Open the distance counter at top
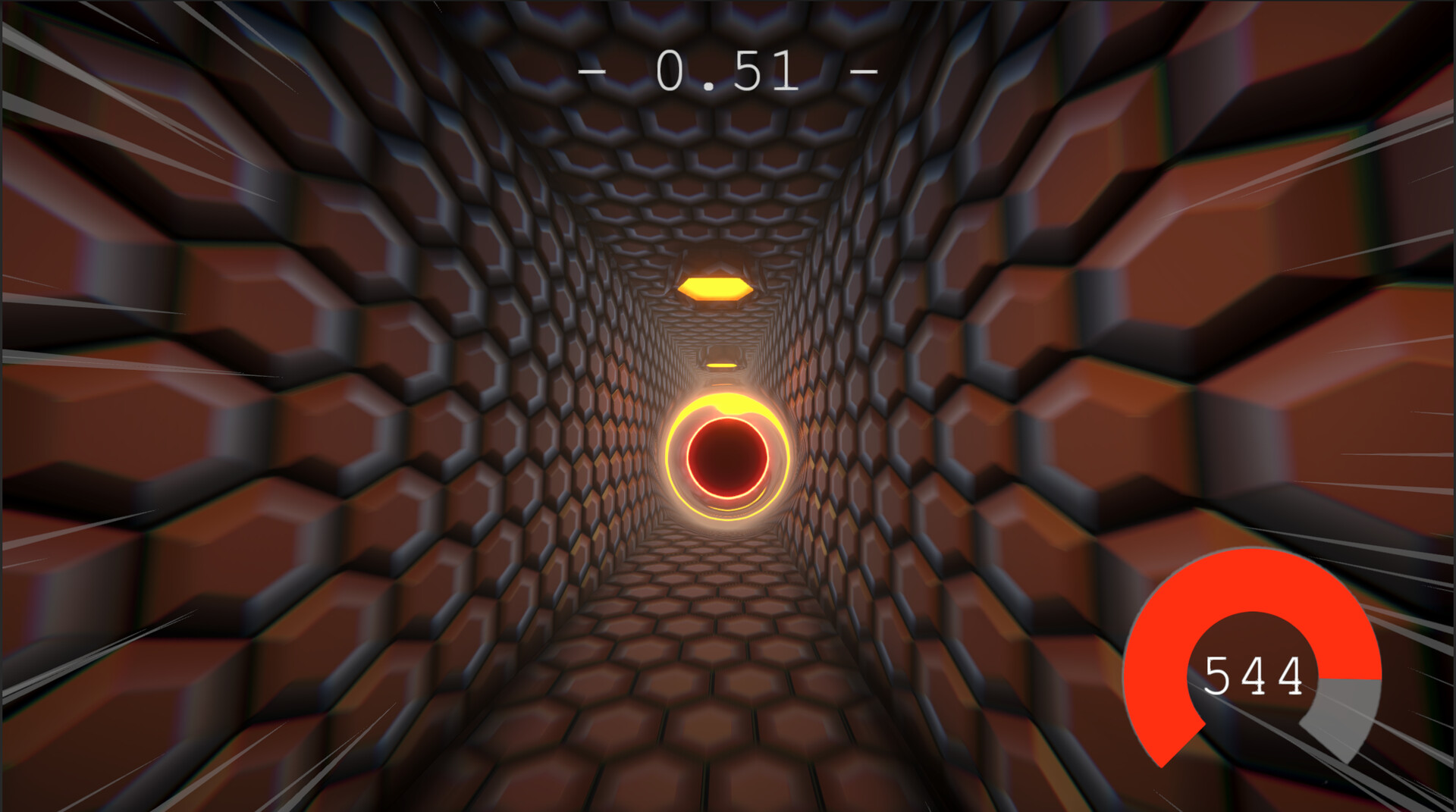Viewport: 1456px width, 812px height. click(726, 68)
